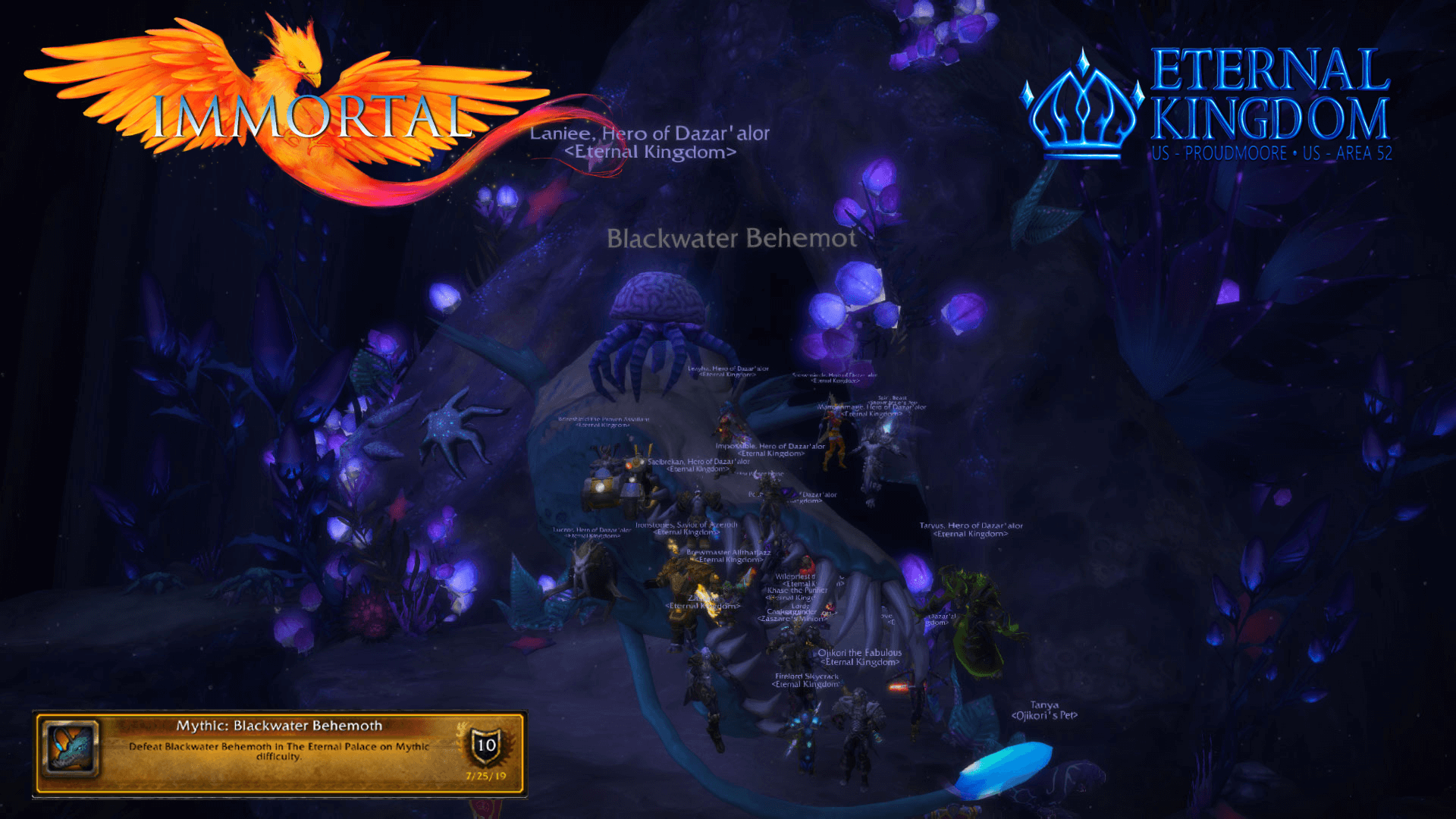The height and width of the screenshot is (819, 1456).
Task: Click the Blackwater Behemoth achievement icon
Action: tap(71, 748)
